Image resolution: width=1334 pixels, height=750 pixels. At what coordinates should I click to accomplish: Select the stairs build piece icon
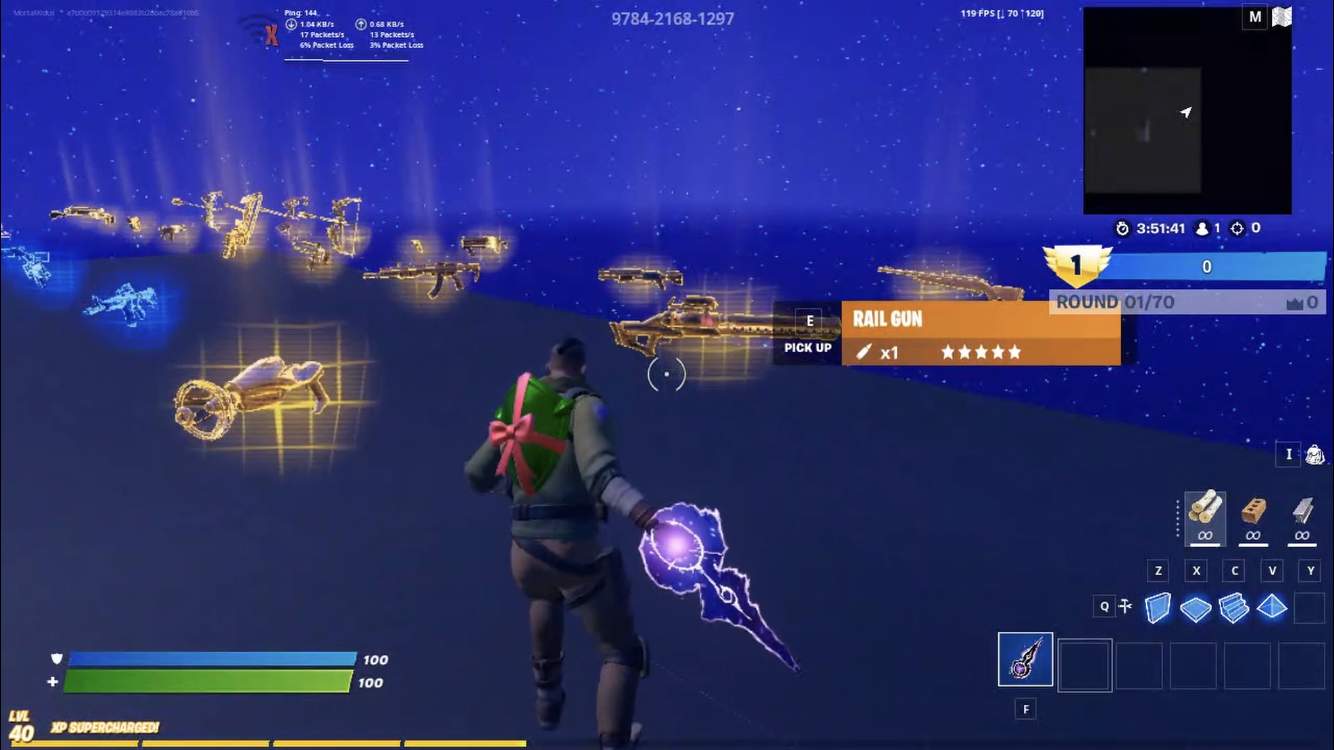(x=1233, y=606)
